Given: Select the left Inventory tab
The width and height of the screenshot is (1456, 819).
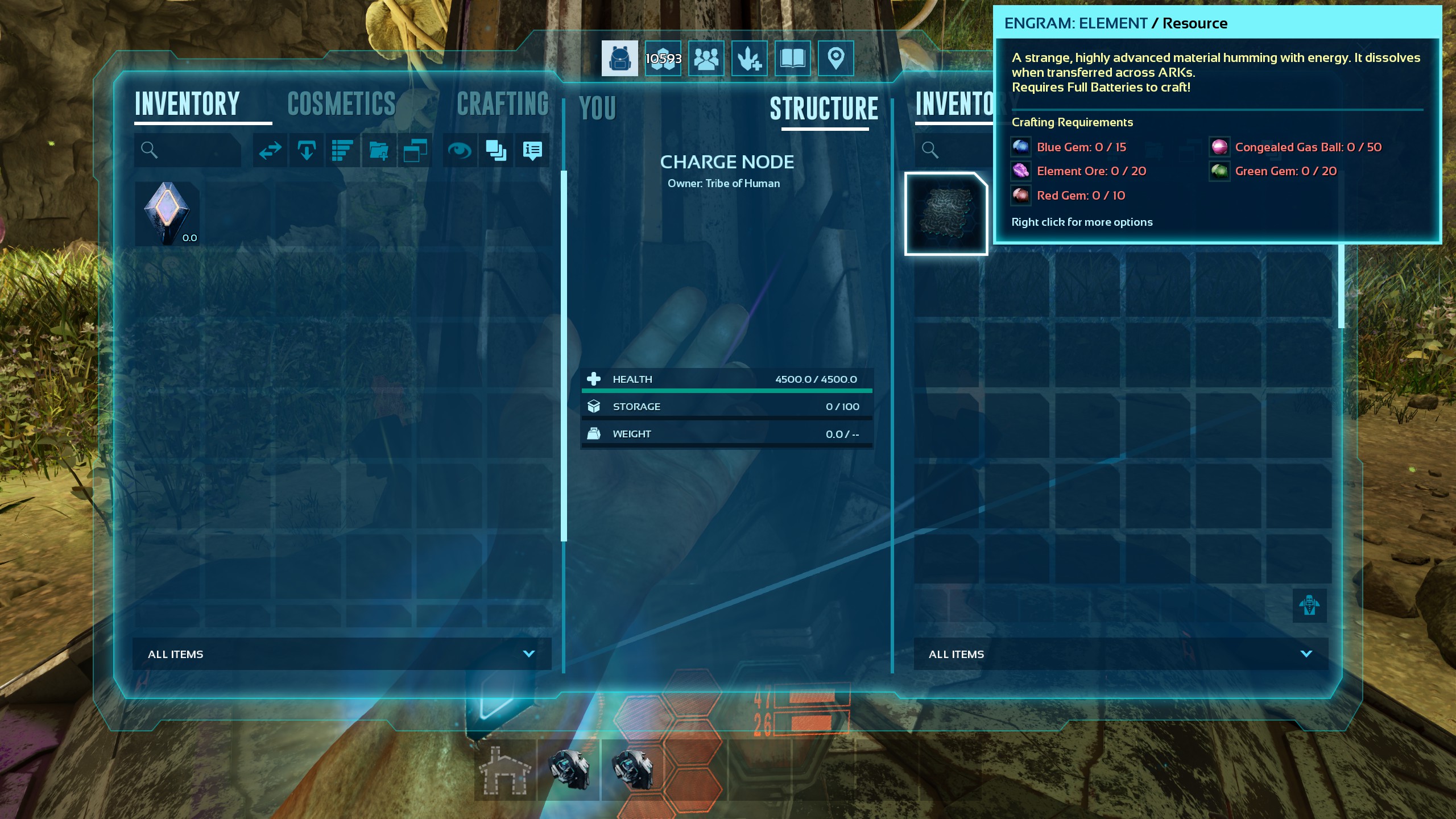Looking at the screenshot, I should click(x=187, y=104).
